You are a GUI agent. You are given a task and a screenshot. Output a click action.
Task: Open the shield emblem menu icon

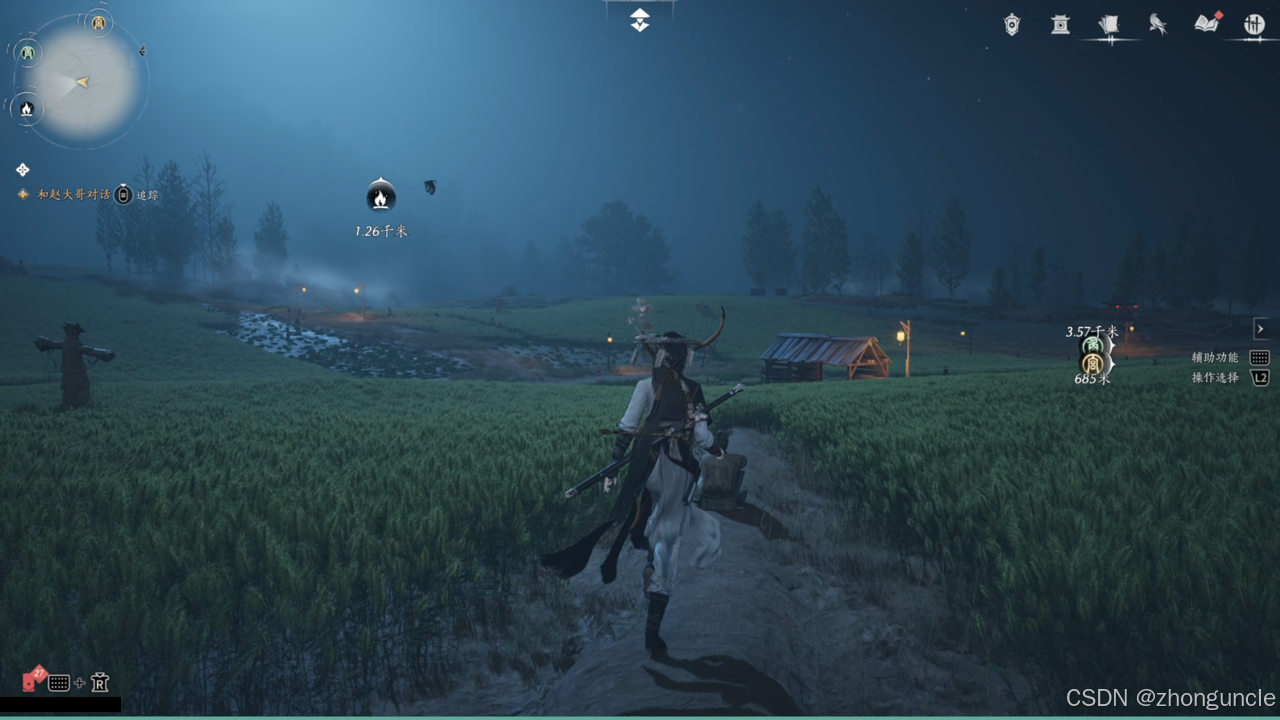pyautogui.click(x=1011, y=25)
